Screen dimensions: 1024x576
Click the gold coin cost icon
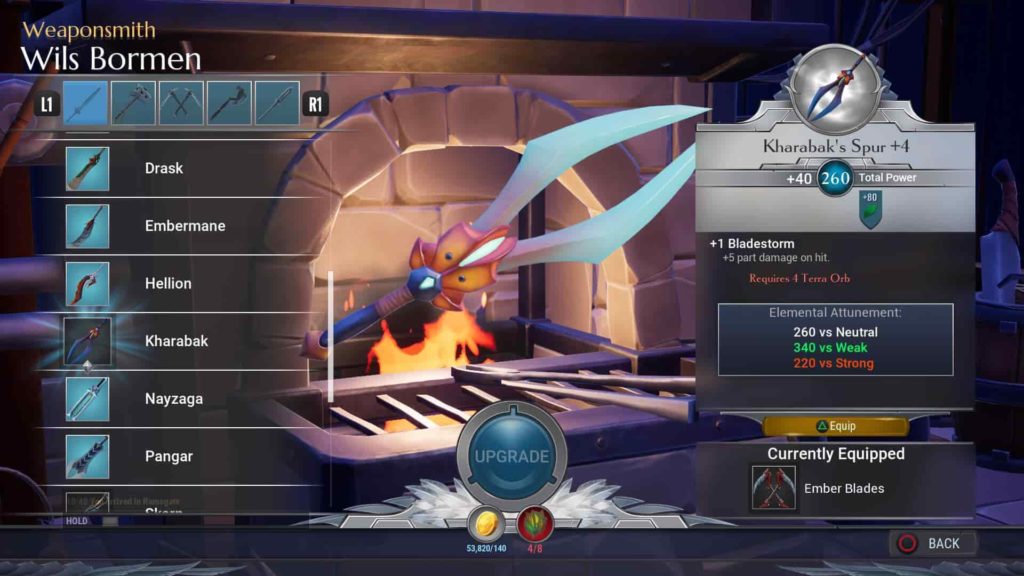click(x=485, y=524)
